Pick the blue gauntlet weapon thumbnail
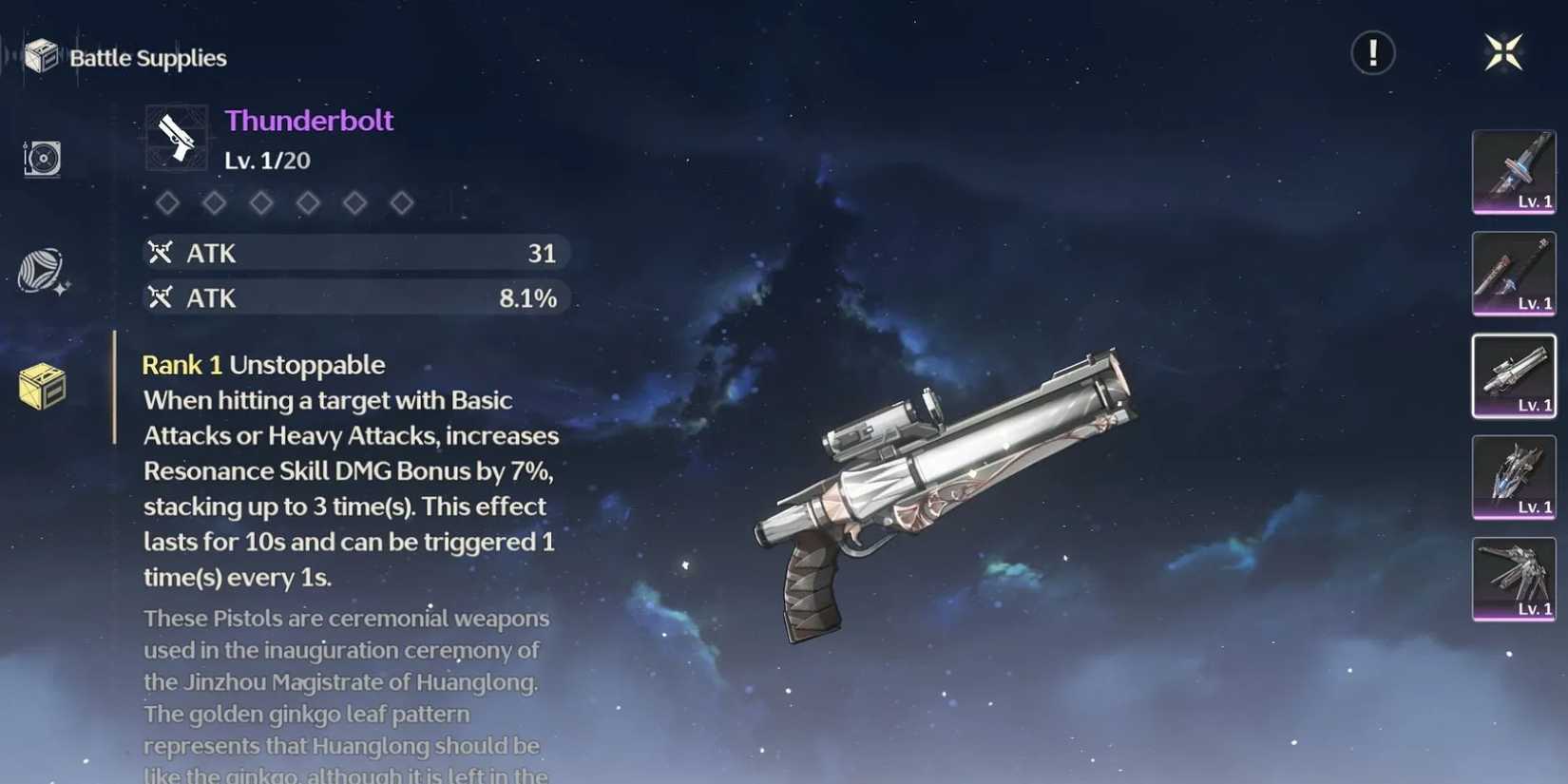1568x784 pixels. click(x=1513, y=477)
